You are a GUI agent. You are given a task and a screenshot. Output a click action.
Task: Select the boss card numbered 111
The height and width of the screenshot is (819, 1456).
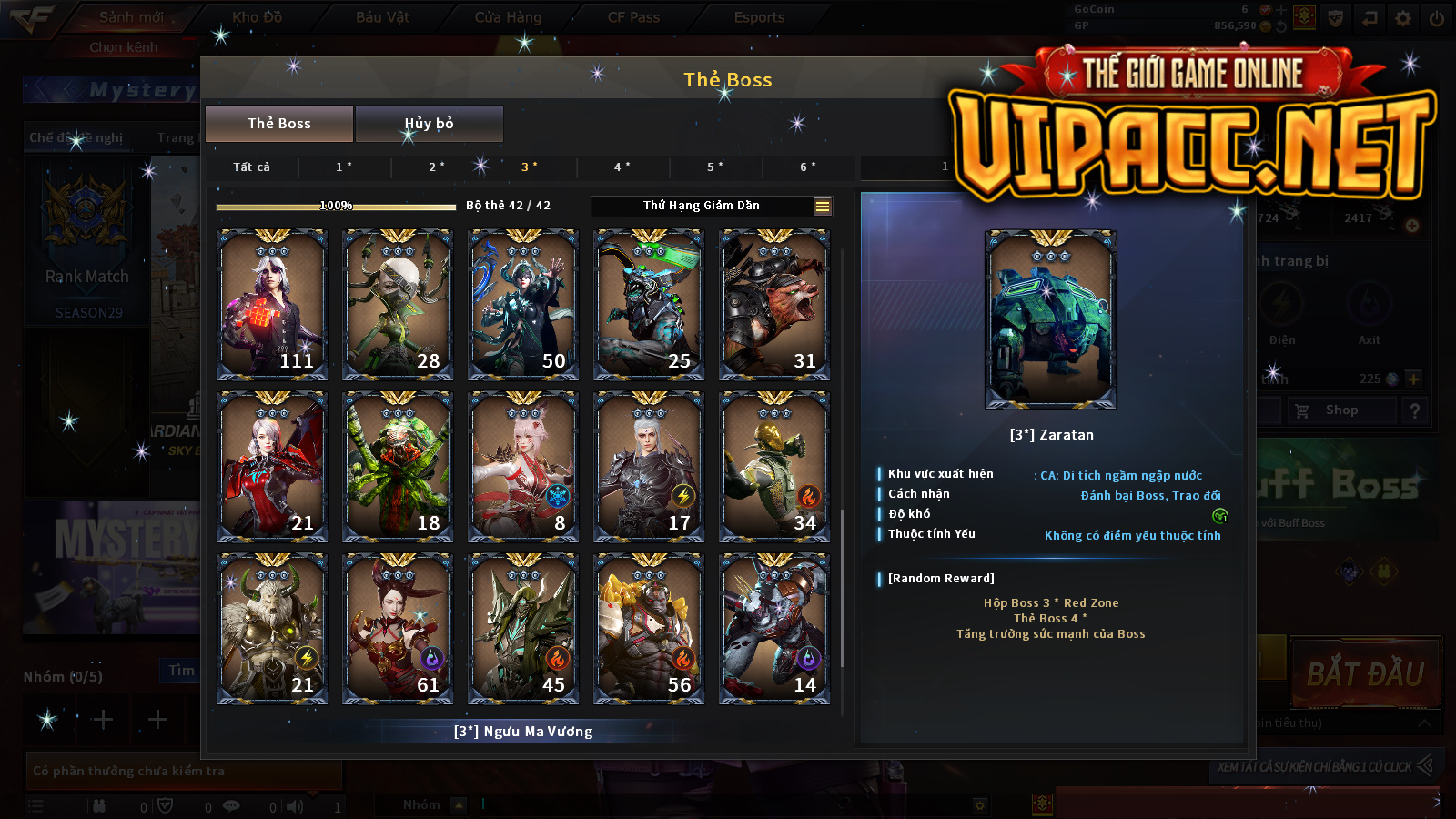pyautogui.click(x=272, y=304)
